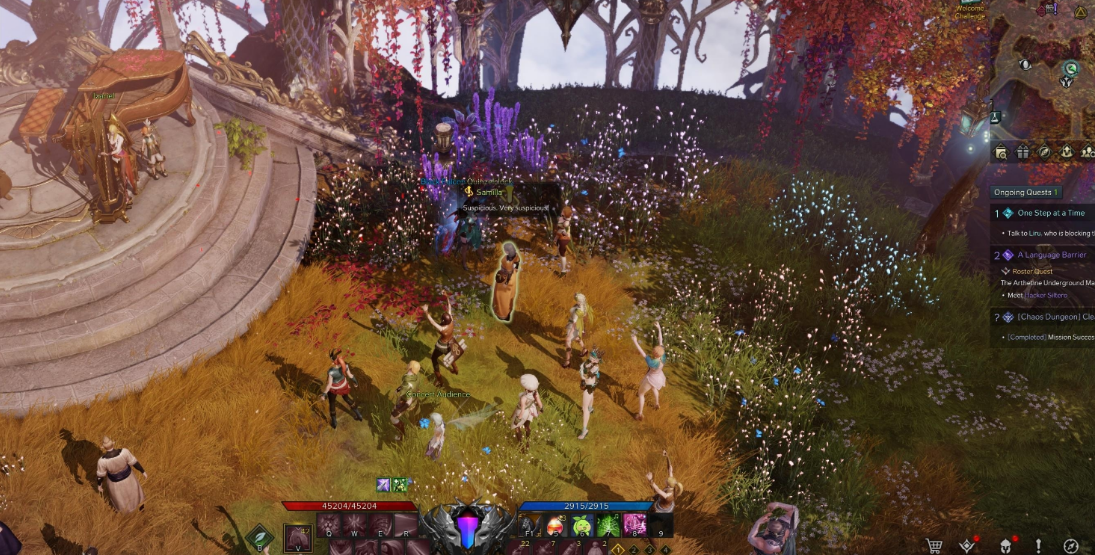Select the Chaos Dungeon quest entry
Screen dimensions: 1095x555
coord(1054,317)
